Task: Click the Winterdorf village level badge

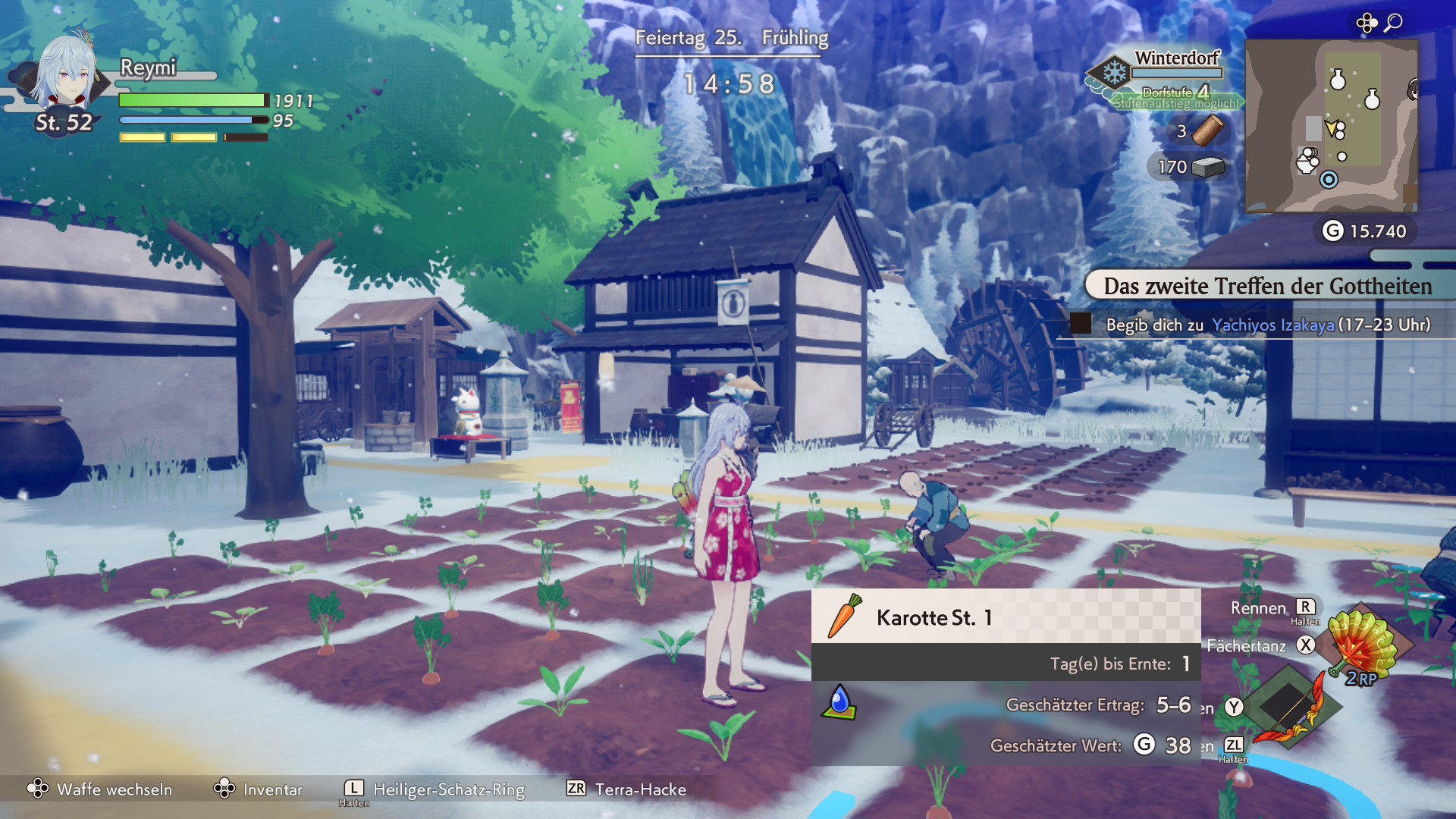Action: [x=1114, y=74]
